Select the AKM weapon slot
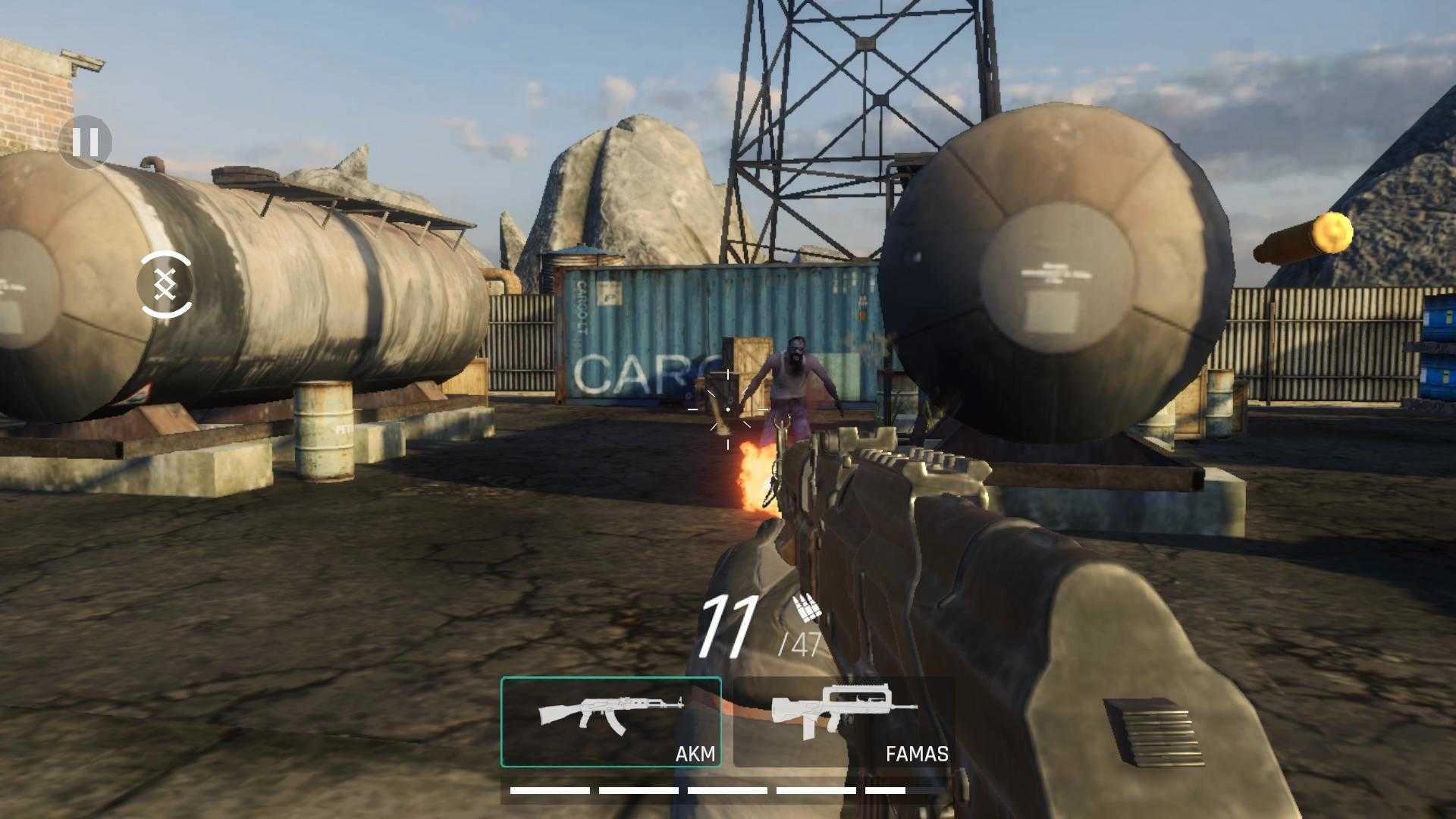1456x819 pixels. coord(610,721)
